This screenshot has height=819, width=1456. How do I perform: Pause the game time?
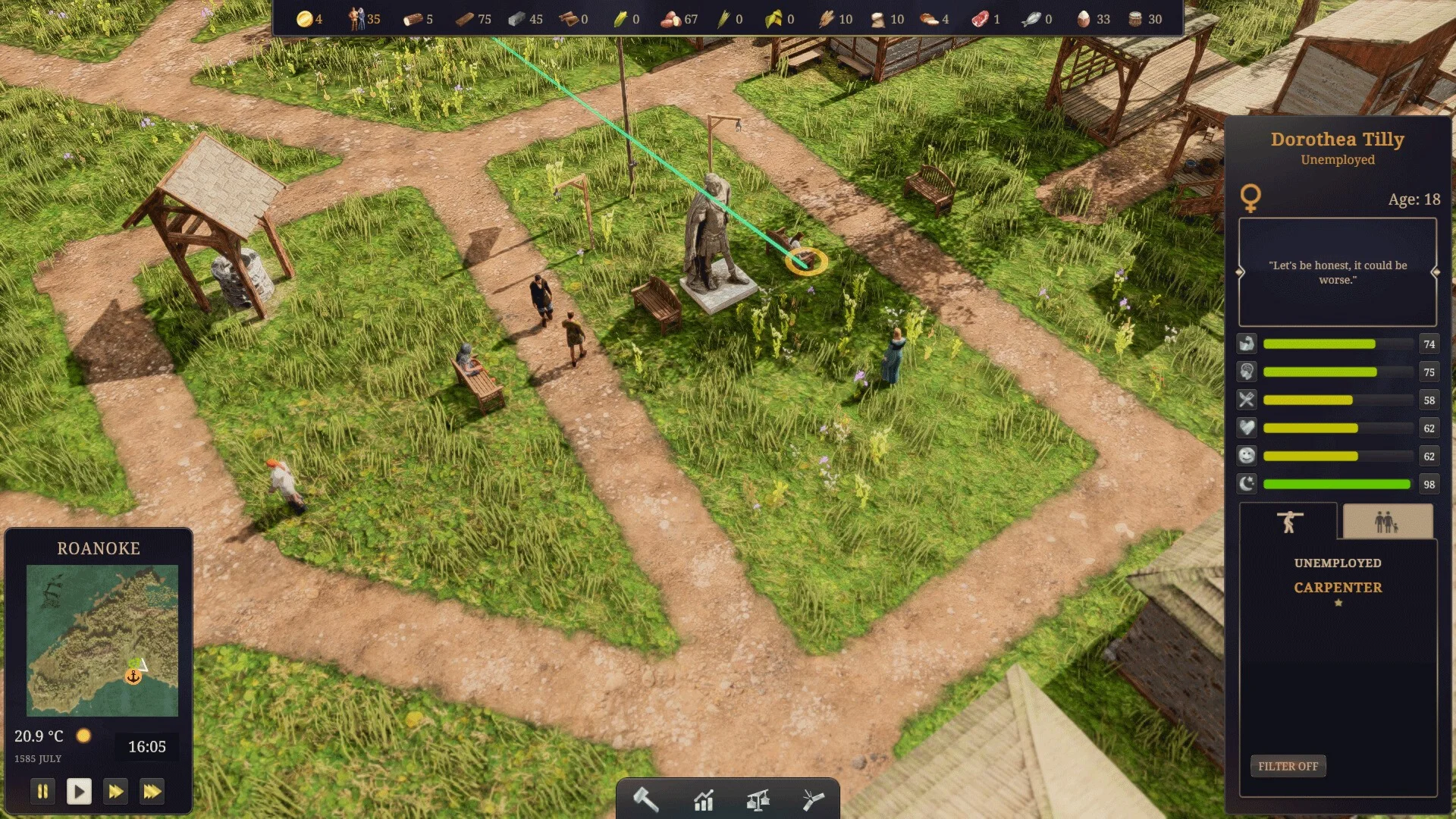tap(42, 792)
